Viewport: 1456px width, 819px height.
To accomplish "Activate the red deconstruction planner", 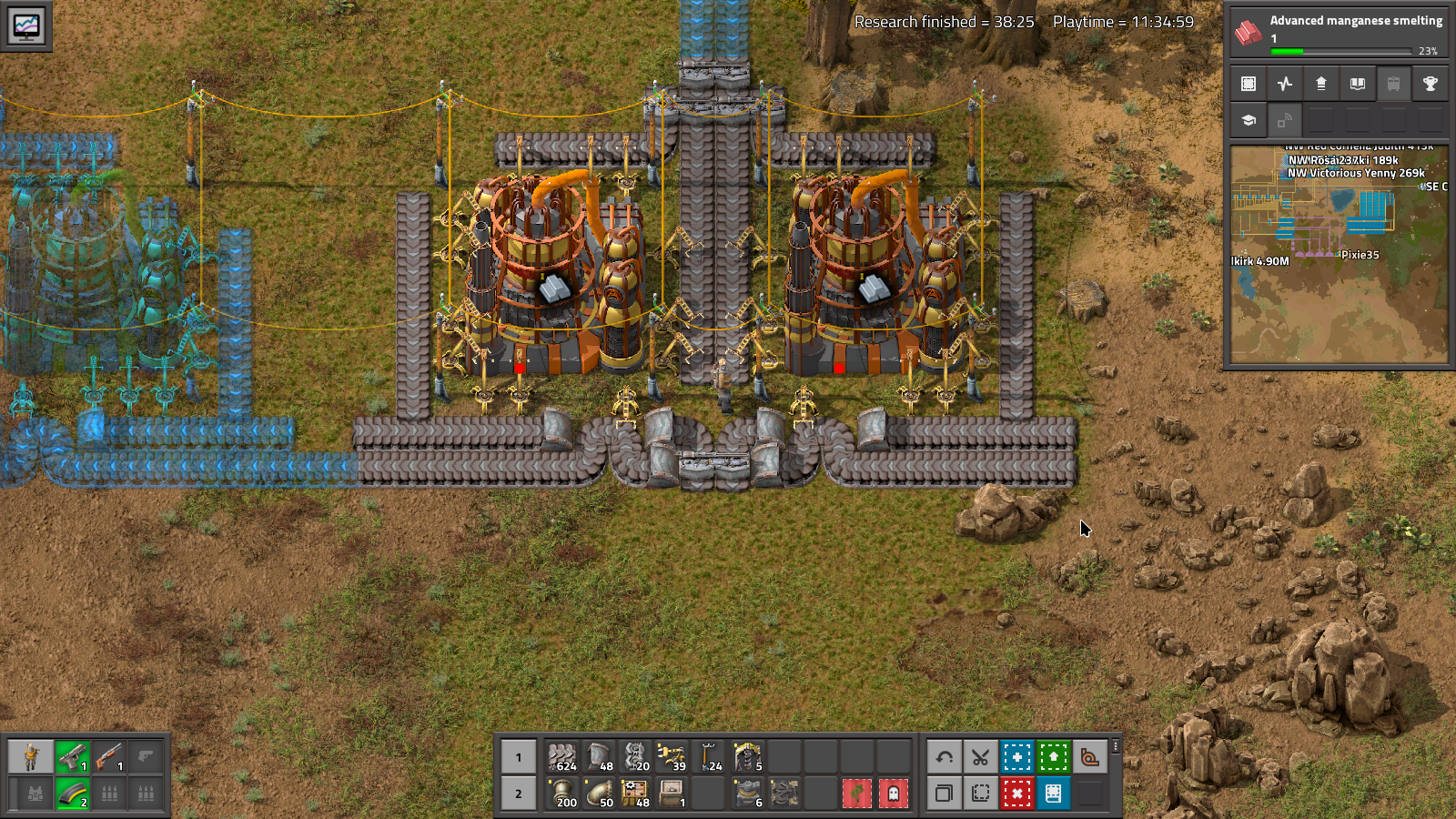I will pos(1016,793).
